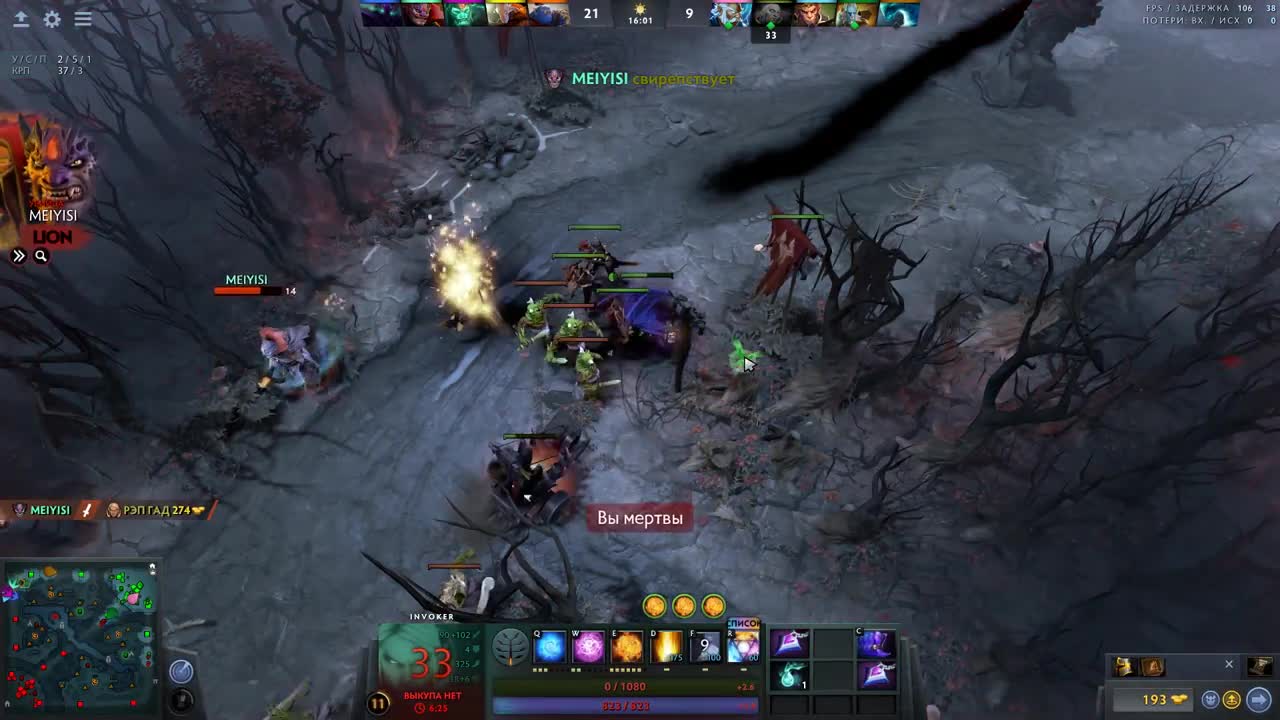The width and height of the screenshot is (1280, 720).
Task: Select the Quas ability icon
Action: pyautogui.click(x=550, y=648)
